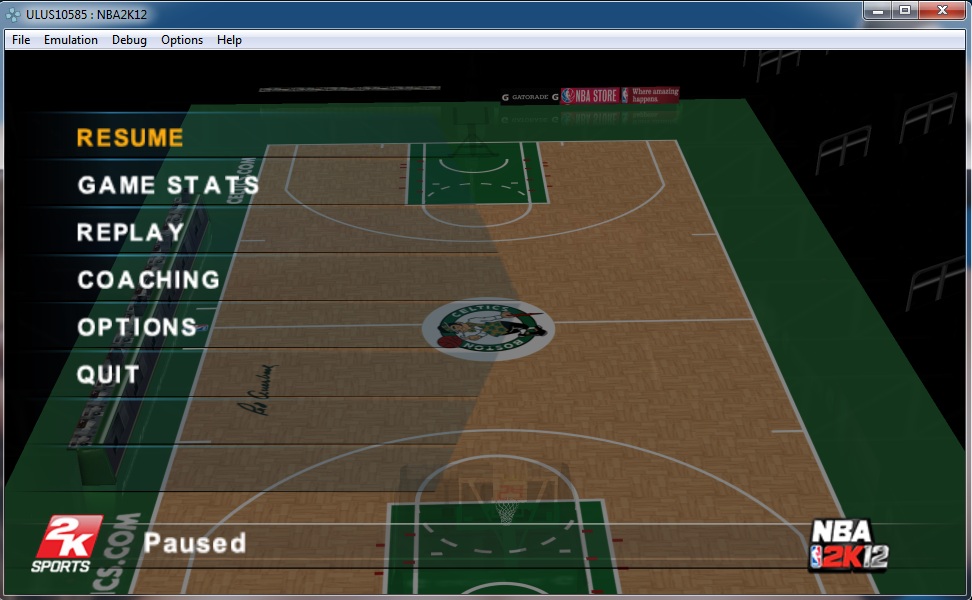Open the emulator's Options menu in the menu bar
972x600 pixels.
click(x=182, y=40)
